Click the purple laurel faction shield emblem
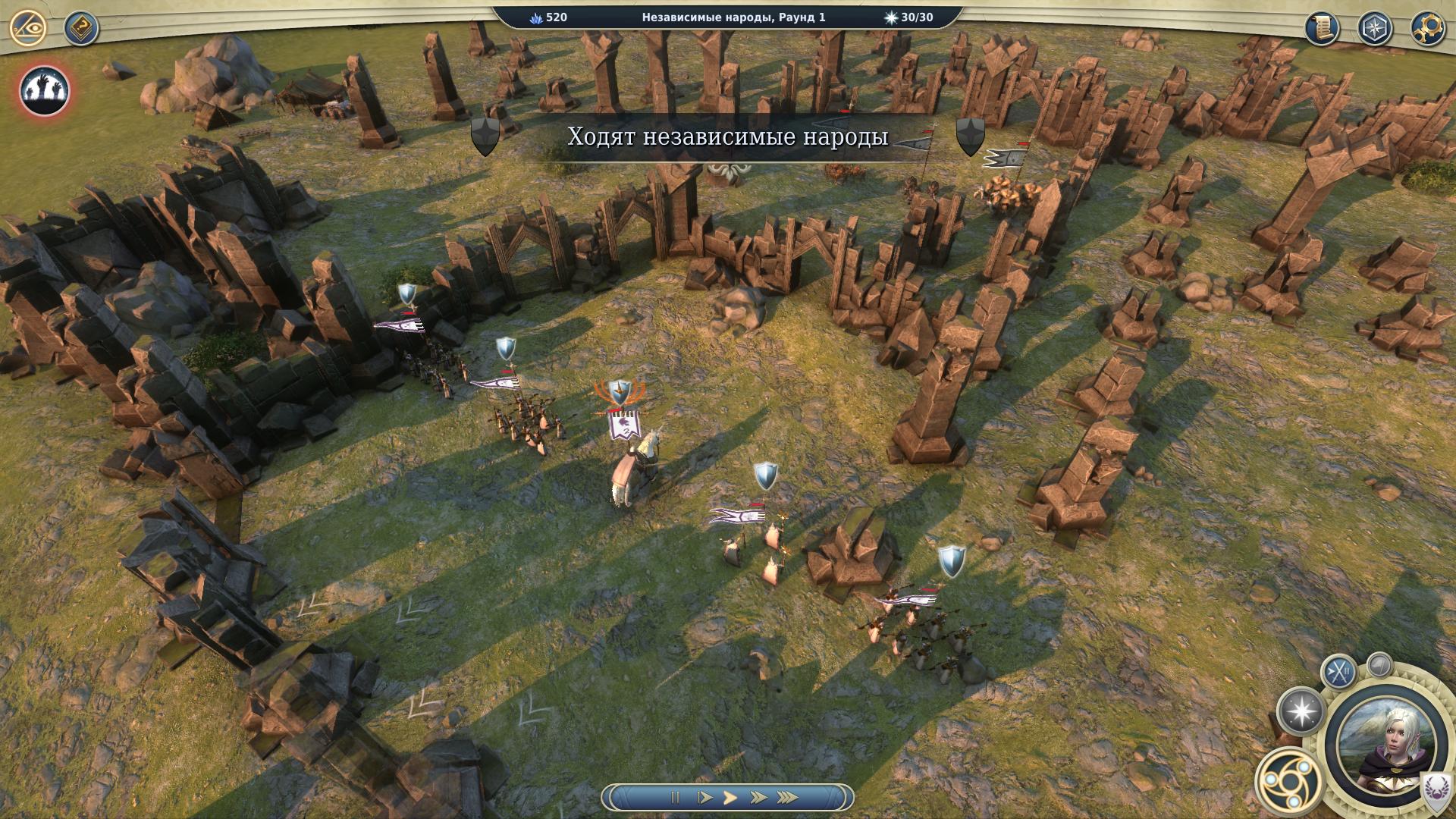The image size is (1456, 819). (x=1436, y=789)
